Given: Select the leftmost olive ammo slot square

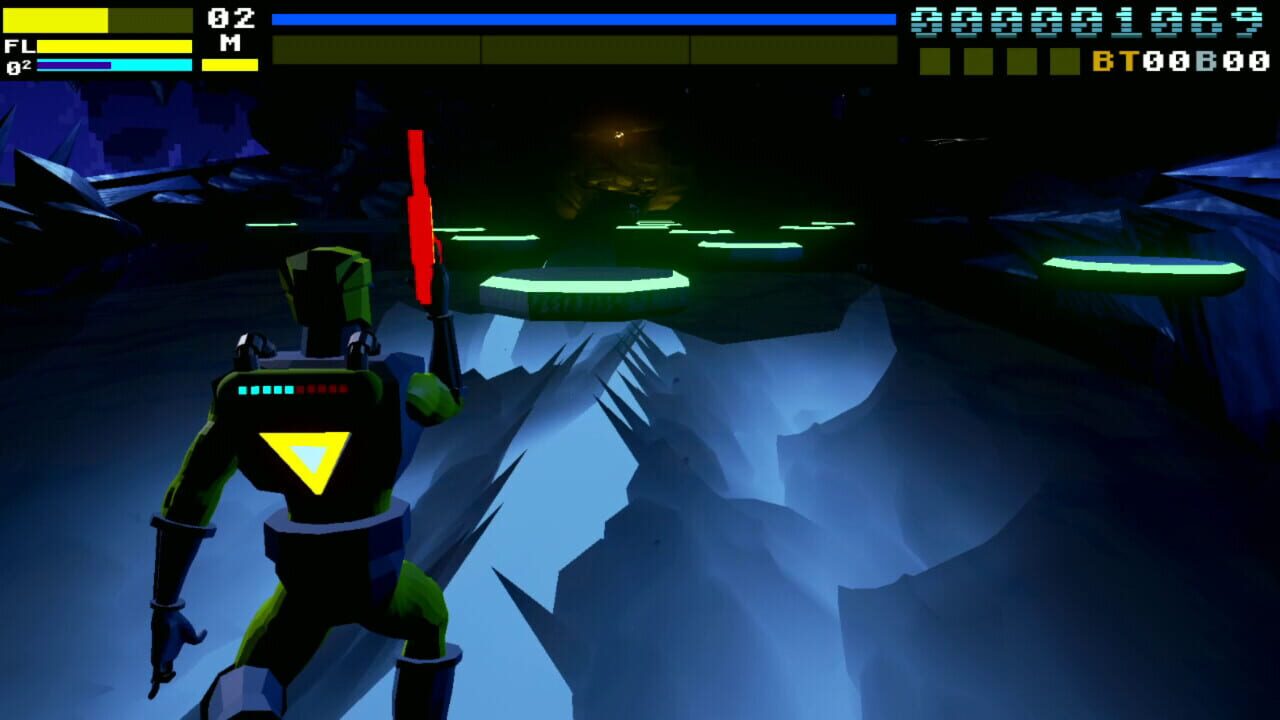Looking at the screenshot, I should tap(933, 63).
